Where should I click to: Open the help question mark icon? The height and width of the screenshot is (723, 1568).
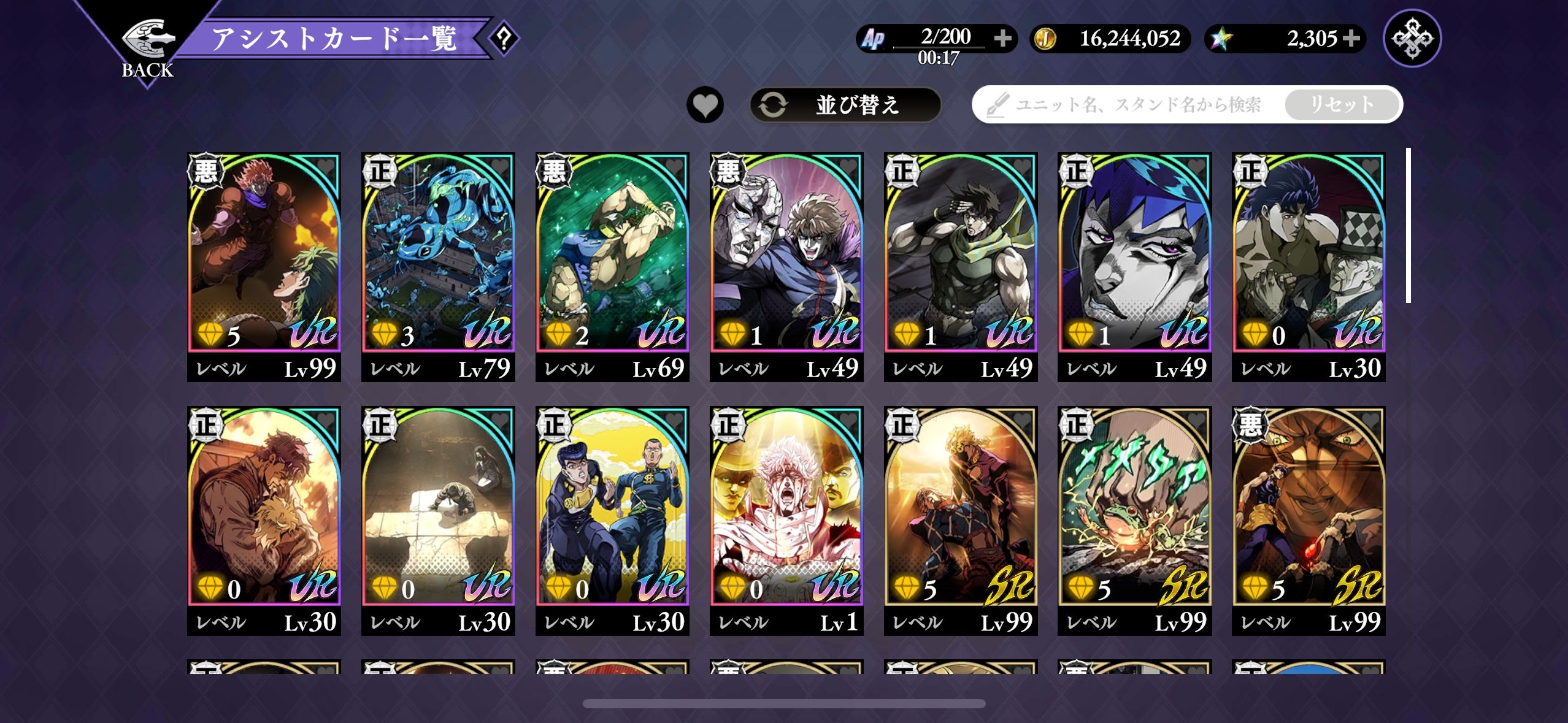point(504,39)
